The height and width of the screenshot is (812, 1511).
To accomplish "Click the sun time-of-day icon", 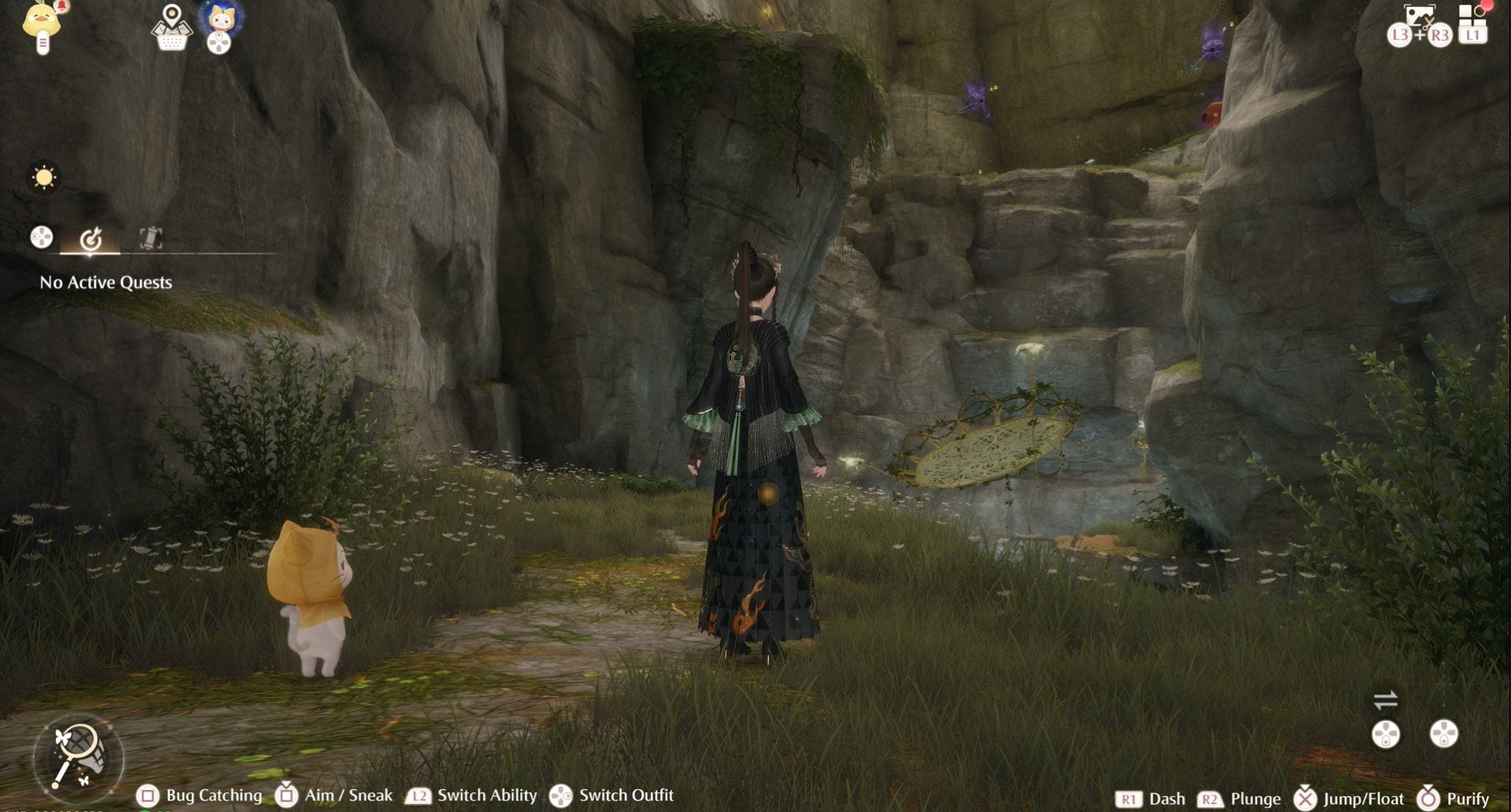I will 43,177.
